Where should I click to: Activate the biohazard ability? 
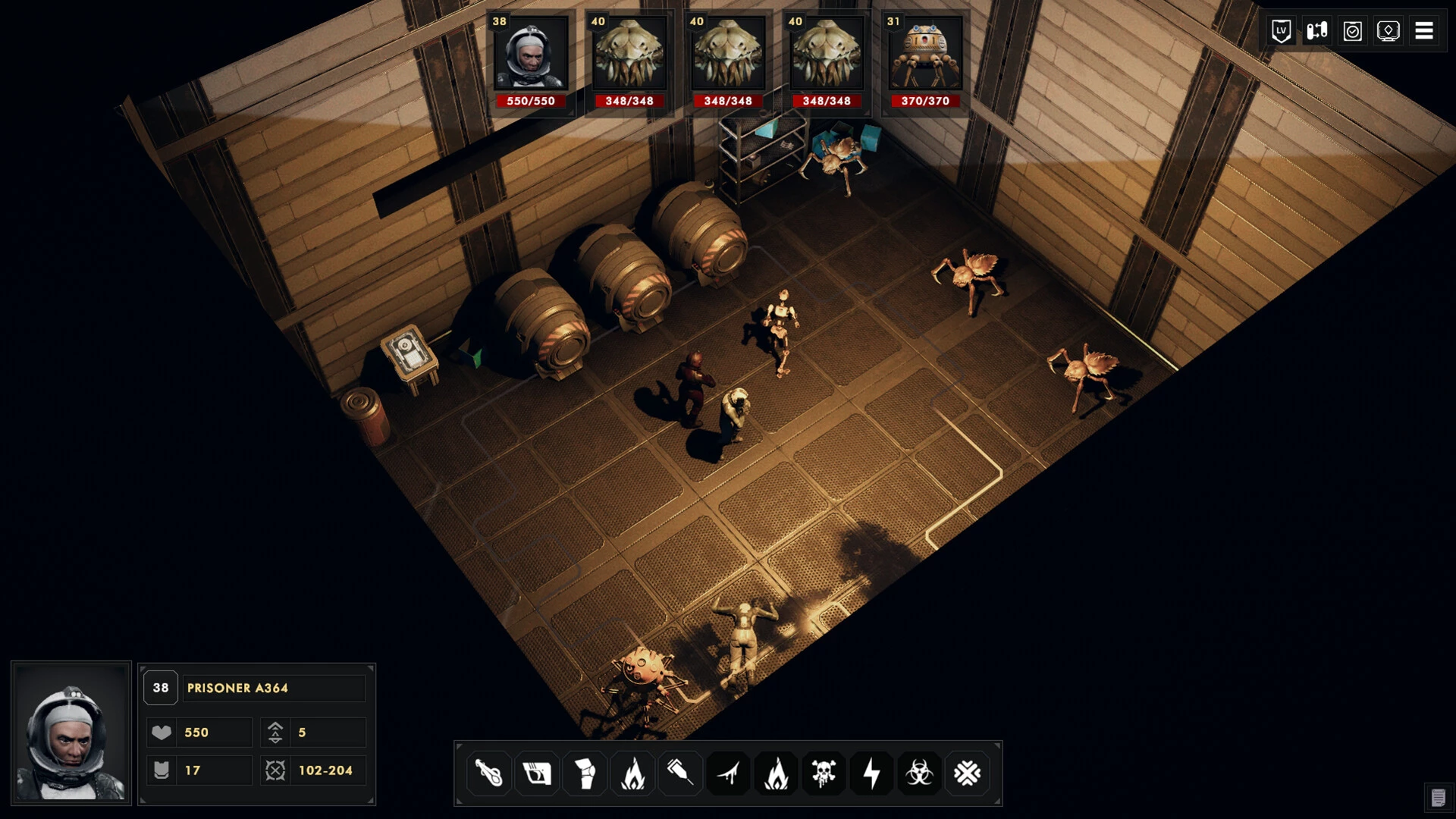pyautogui.click(x=919, y=773)
